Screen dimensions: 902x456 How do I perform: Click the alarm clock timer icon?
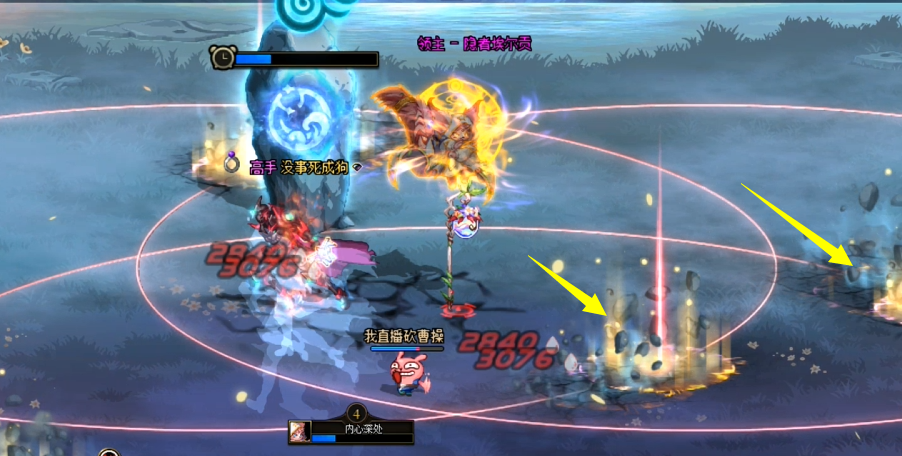click(222, 58)
